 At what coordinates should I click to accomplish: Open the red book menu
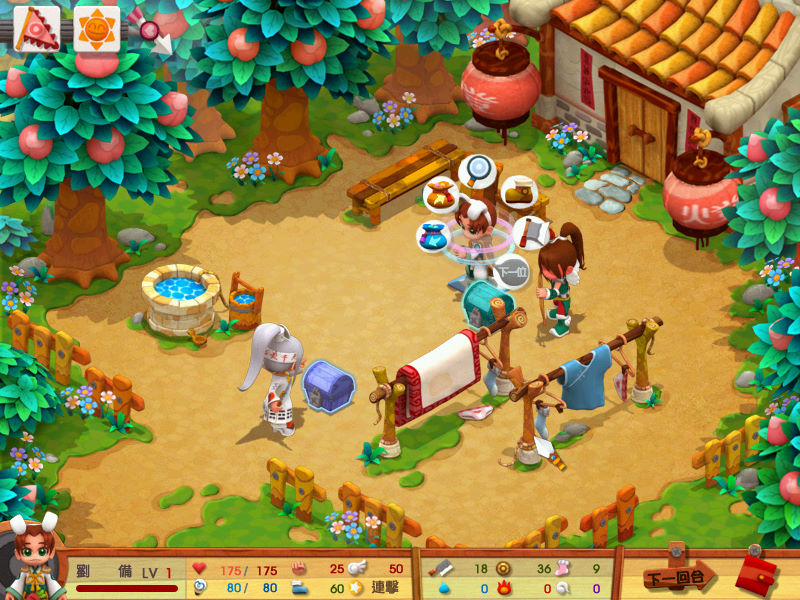[756, 574]
